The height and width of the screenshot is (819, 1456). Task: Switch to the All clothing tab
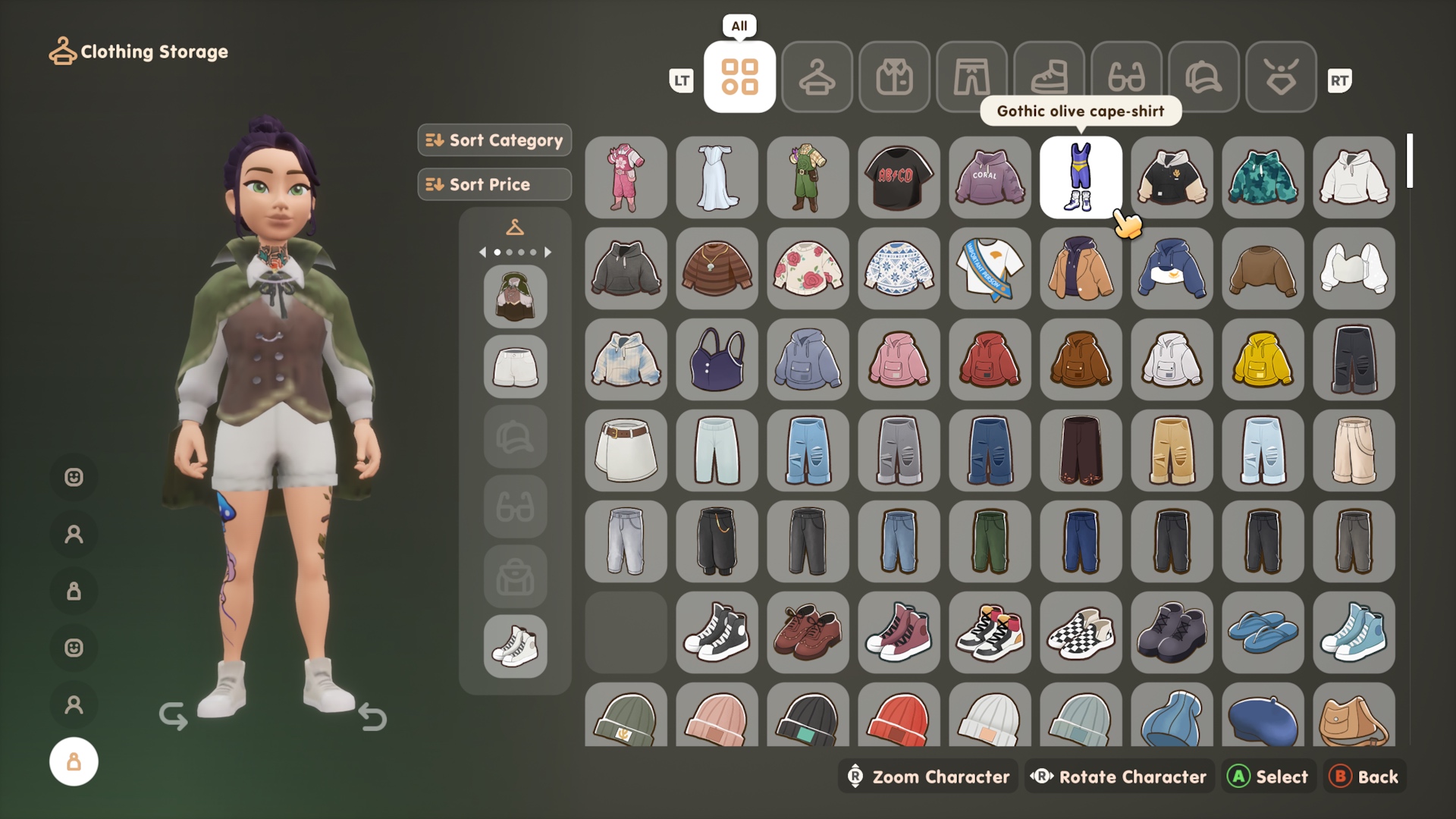(739, 77)
